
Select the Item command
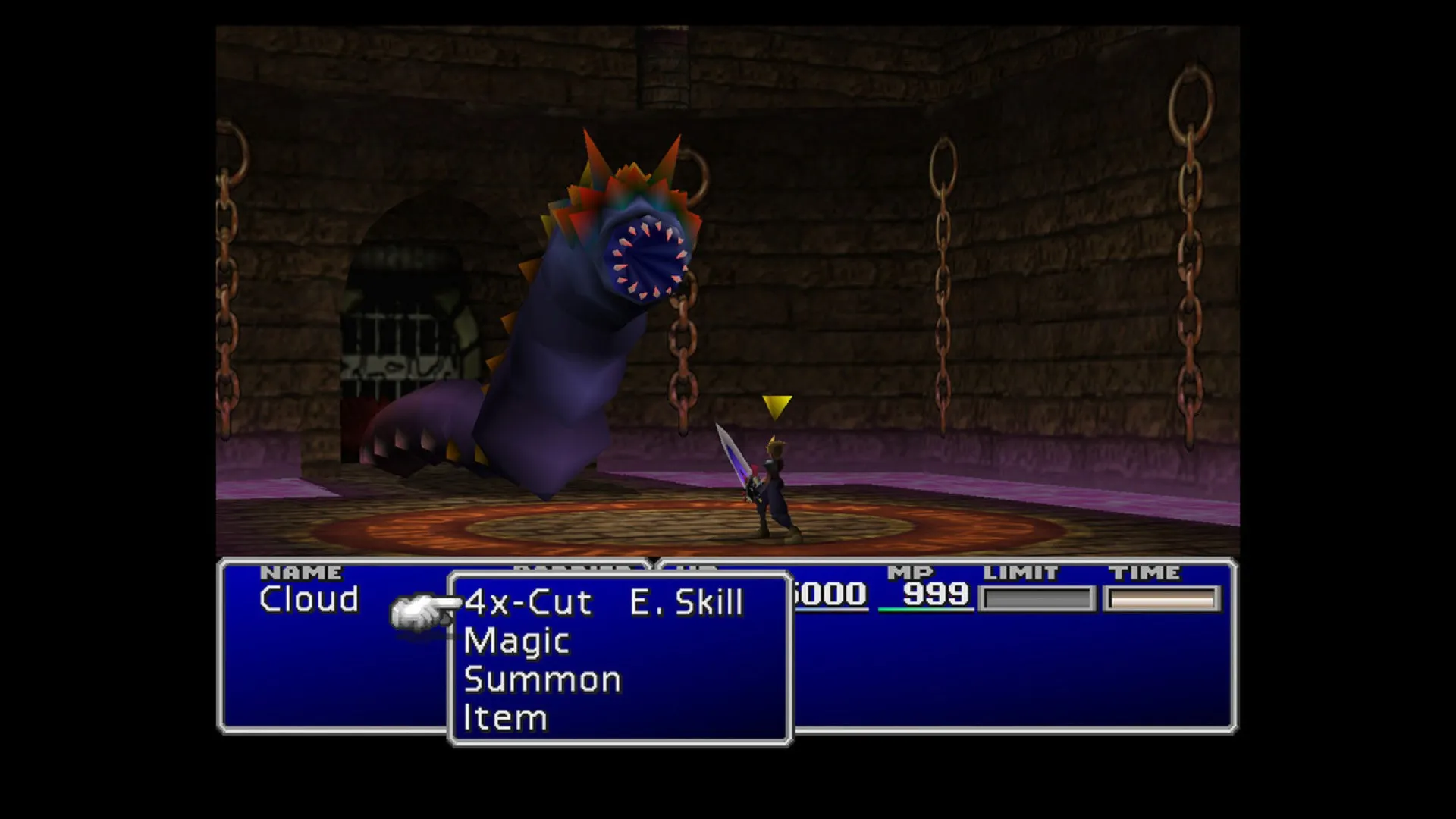[x=504, y=717]
